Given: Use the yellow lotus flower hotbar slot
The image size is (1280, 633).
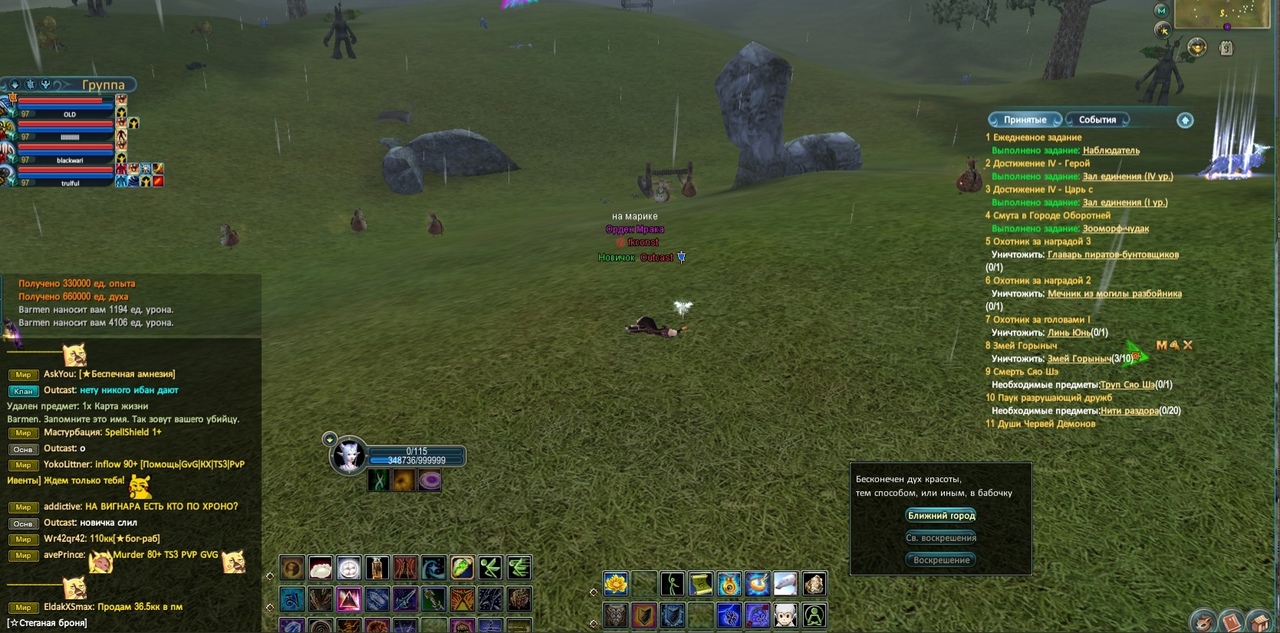Looking at the screenshot, I should 615,583.
